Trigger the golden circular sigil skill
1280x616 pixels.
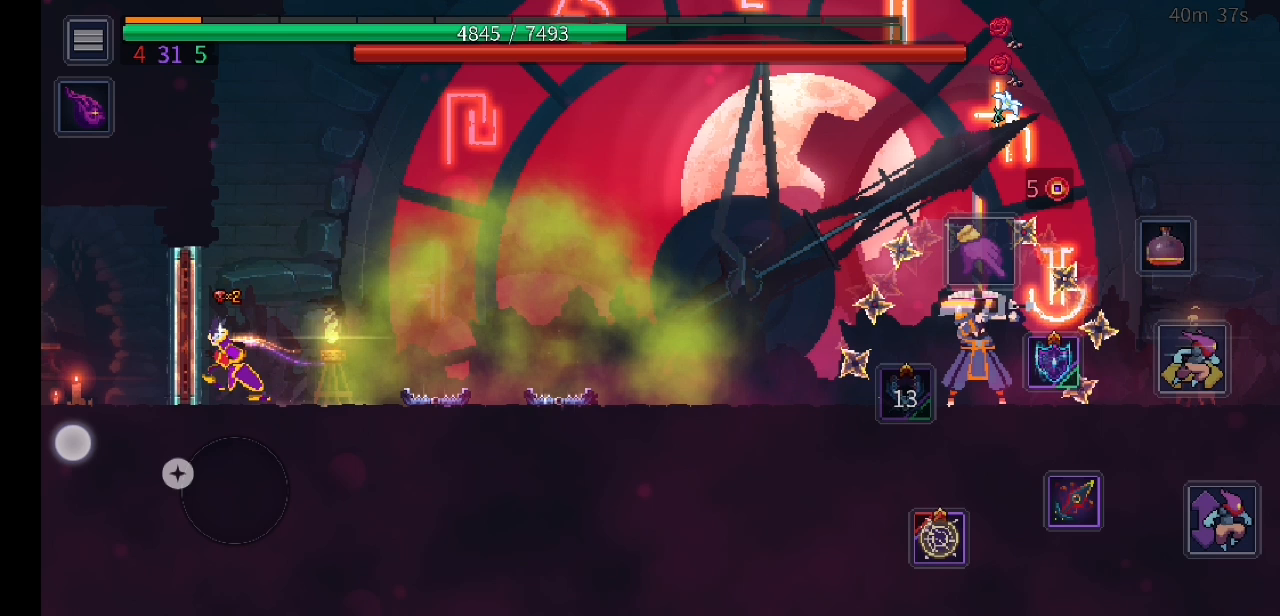point(938,538)
